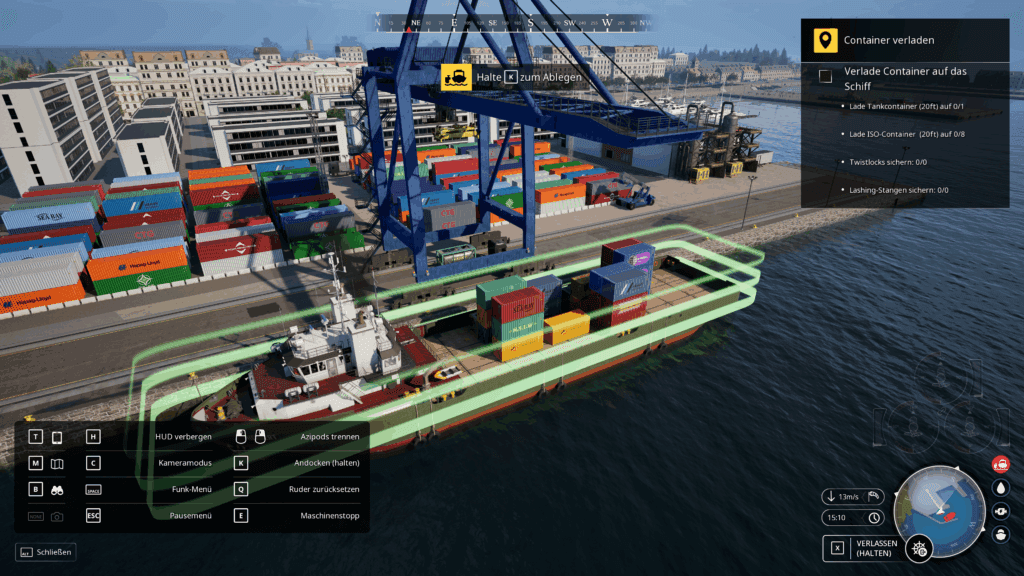Close the controls help with Schließen
This screenshot has width=1024, height=576.
[x=46, y=552]
